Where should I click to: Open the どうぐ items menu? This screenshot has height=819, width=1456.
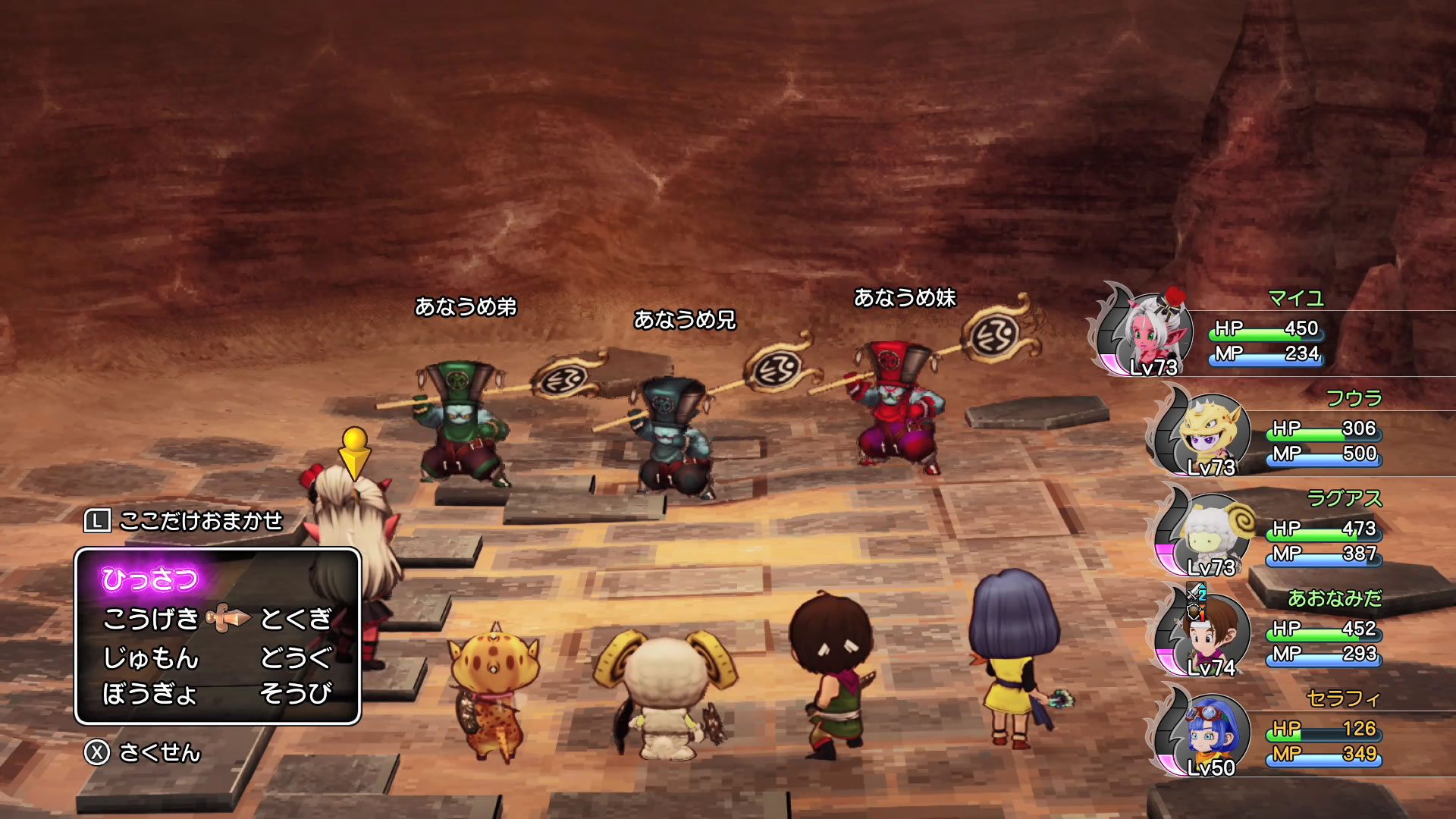click(x=296, y=657)
